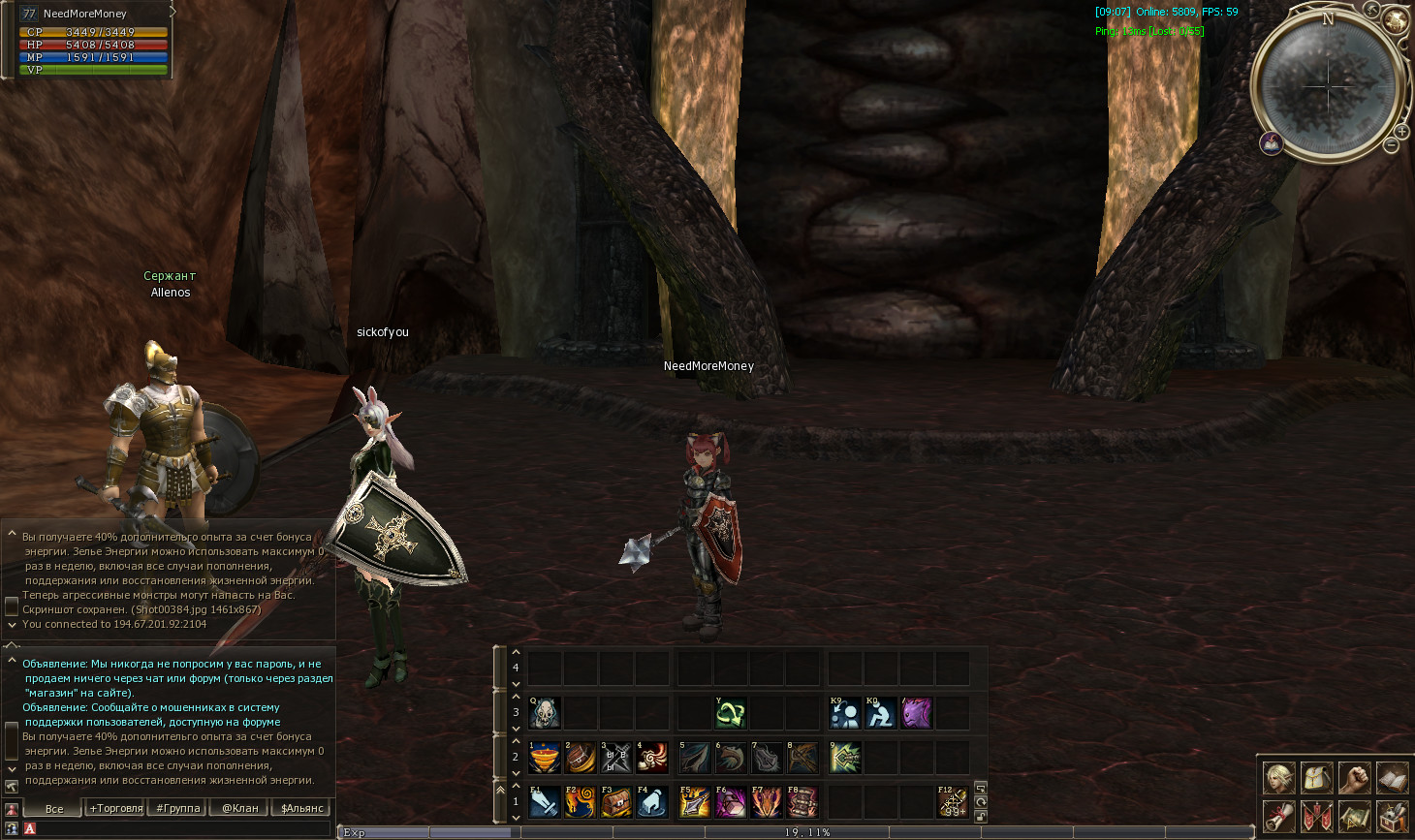Open the clan red banners icon

pos(1316,816)
